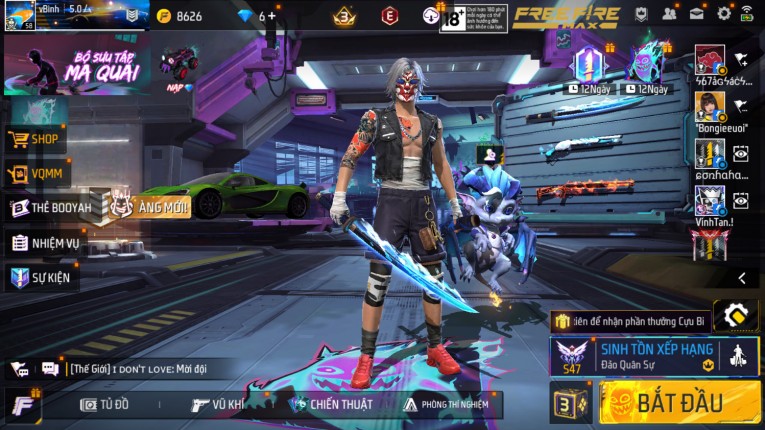The image size is (765, 430).
Task: Switch to the VŨ KHÍ weapons tab
Action: (x=218, y=404)
